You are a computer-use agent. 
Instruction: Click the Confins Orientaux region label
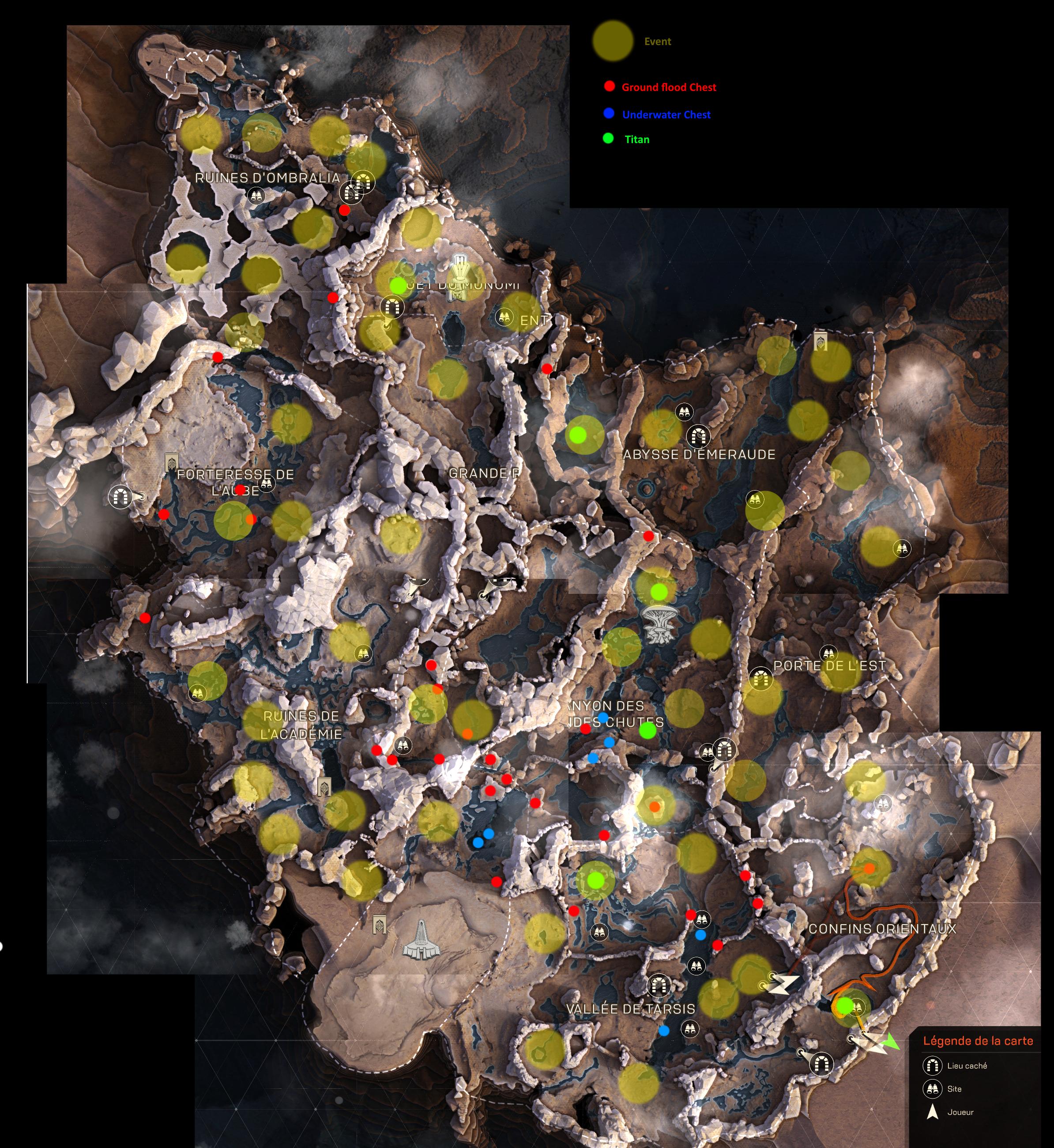click(x=882, y=929)
